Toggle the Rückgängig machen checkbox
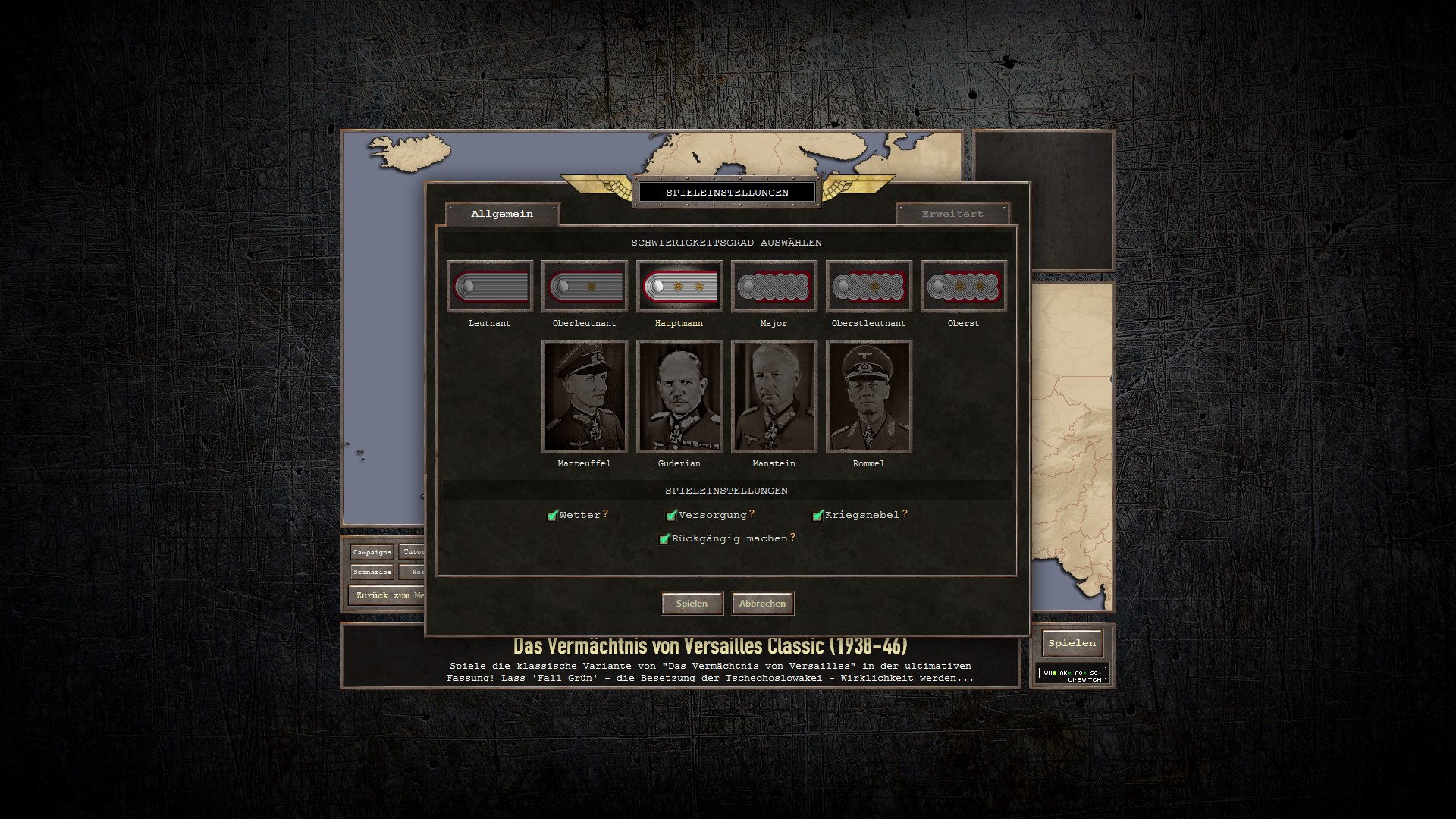Image resolution: width=1456 pixels, height=819 pixels. coord(664,539)
